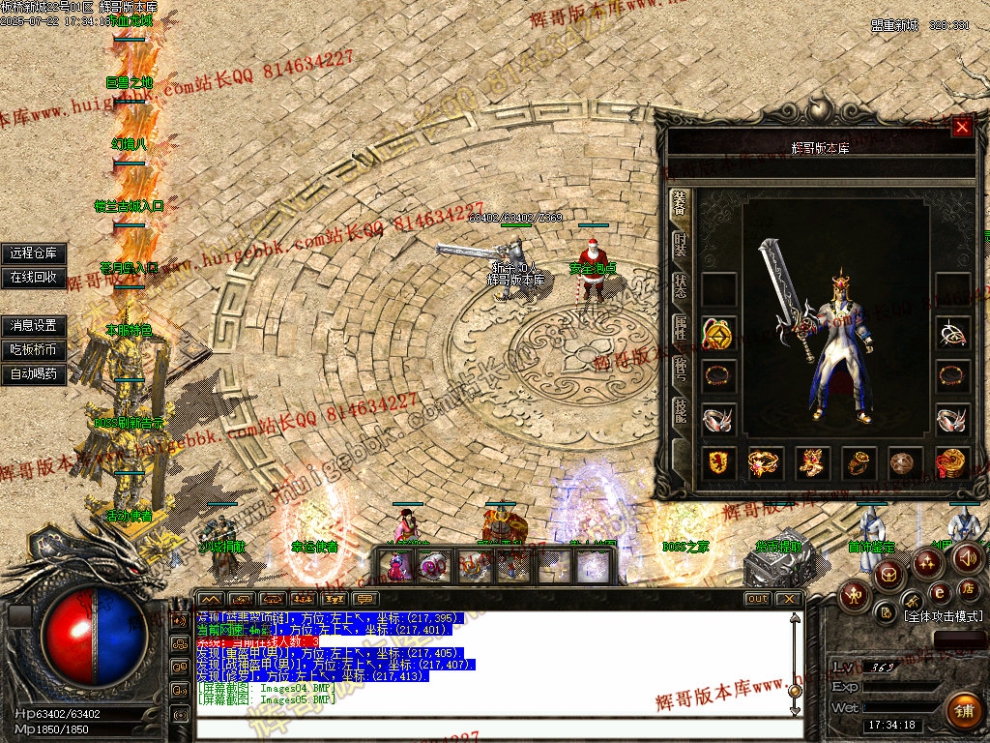The image size is (990, 743).
Task: Open the 状态 status tab
Action: click(x=680, y=290)
